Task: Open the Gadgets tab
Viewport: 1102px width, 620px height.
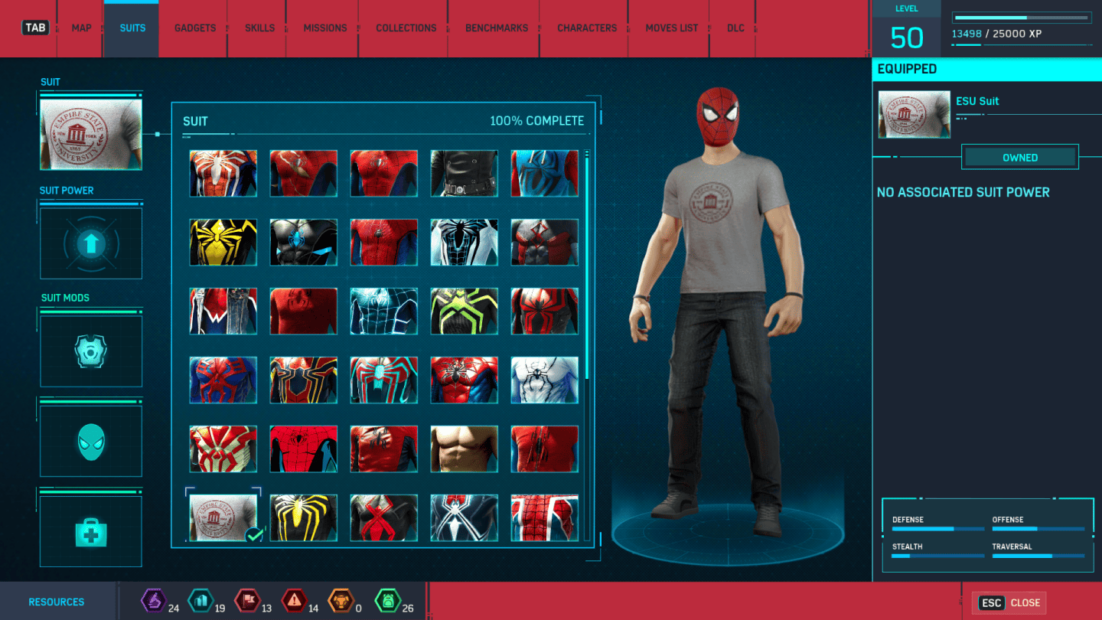Action: click(195, 28)
